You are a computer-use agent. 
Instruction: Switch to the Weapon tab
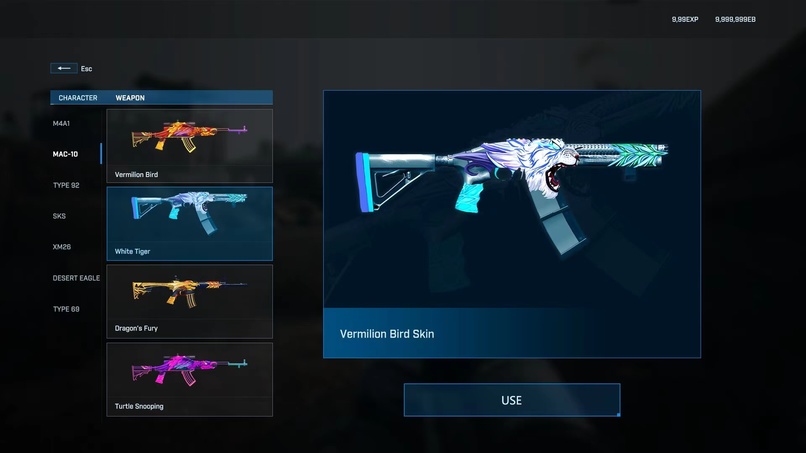(132, 98)
